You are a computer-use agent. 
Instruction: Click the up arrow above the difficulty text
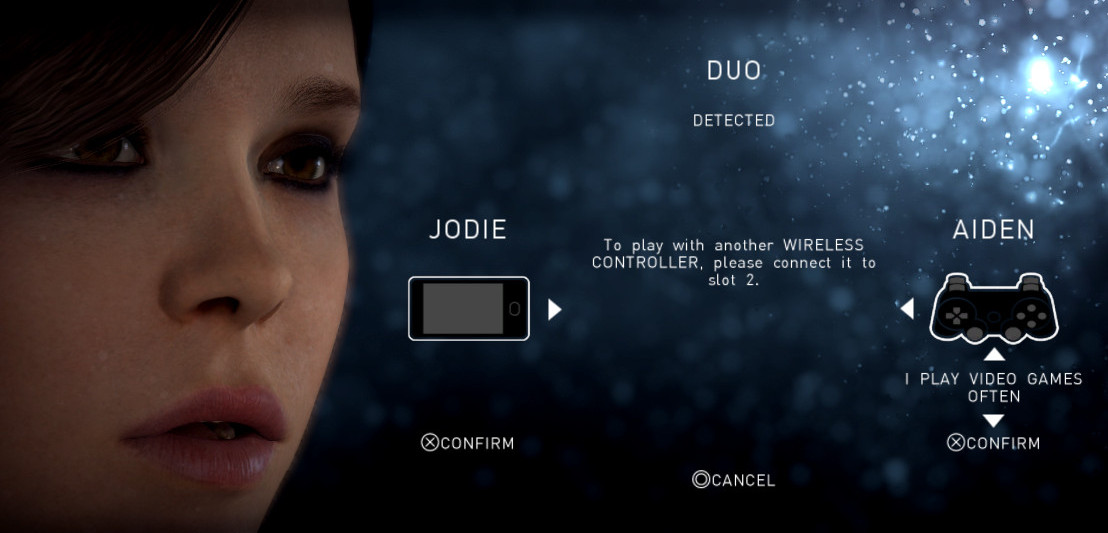click(993, 355)
